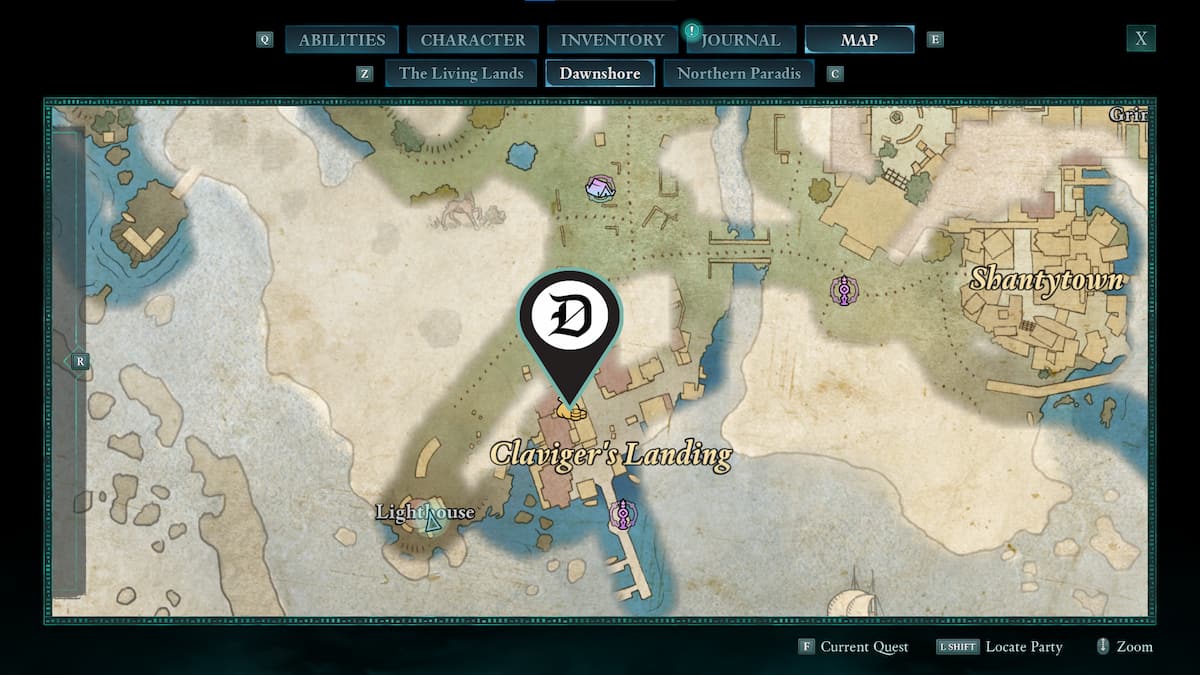Select the beacon marker near Shantytown
This screenshot has height=675, width=1200.
[845, 291]
